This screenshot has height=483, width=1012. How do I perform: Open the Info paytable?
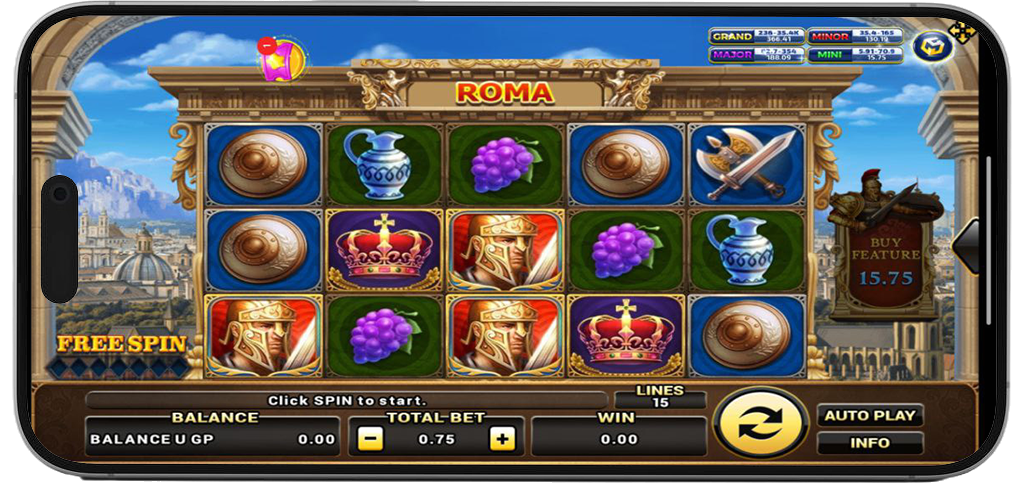(x=869, y=442)
